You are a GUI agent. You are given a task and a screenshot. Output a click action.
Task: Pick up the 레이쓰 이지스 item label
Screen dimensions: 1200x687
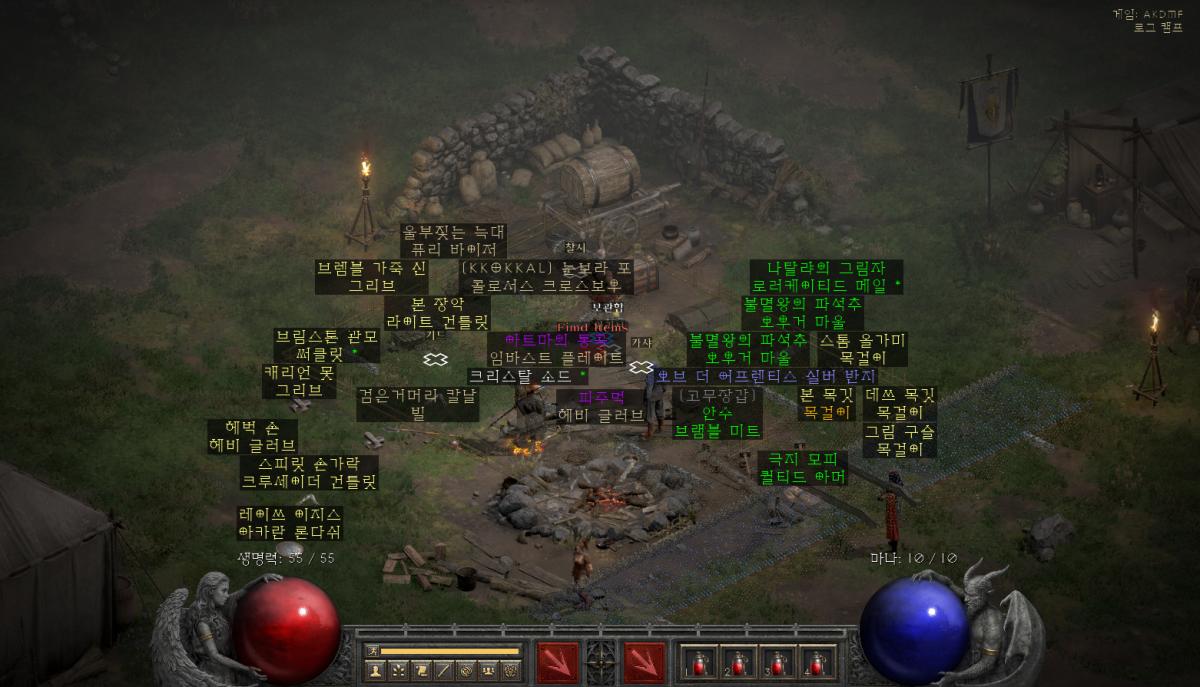(x=290, y=523)
